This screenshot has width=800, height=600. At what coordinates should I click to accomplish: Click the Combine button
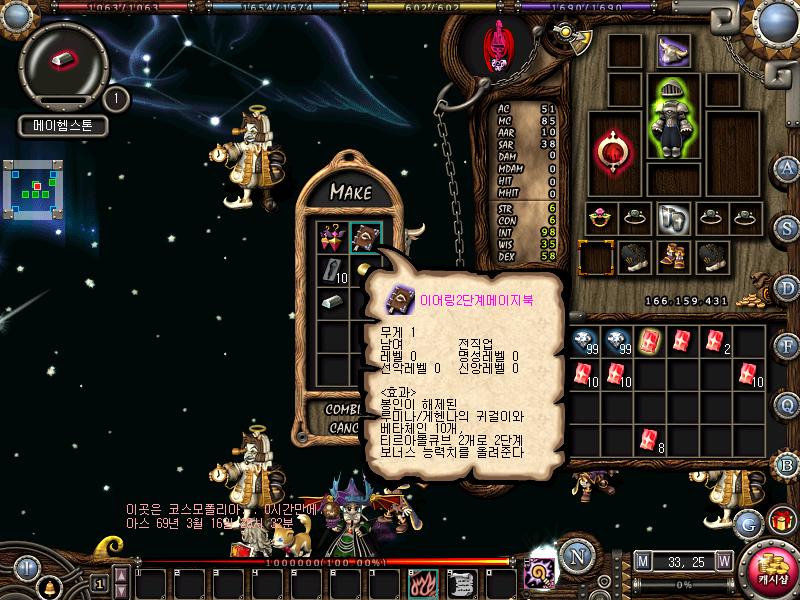click(345, 411)
